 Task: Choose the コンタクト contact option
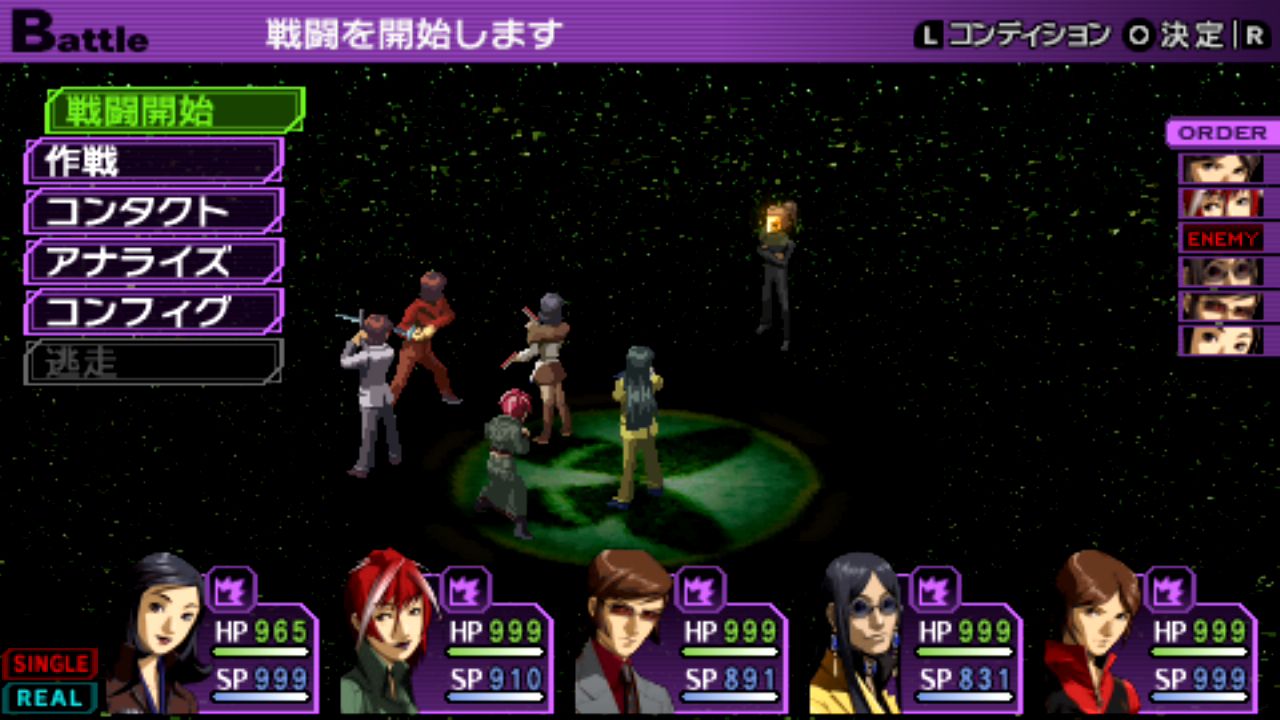pos(154,212)
